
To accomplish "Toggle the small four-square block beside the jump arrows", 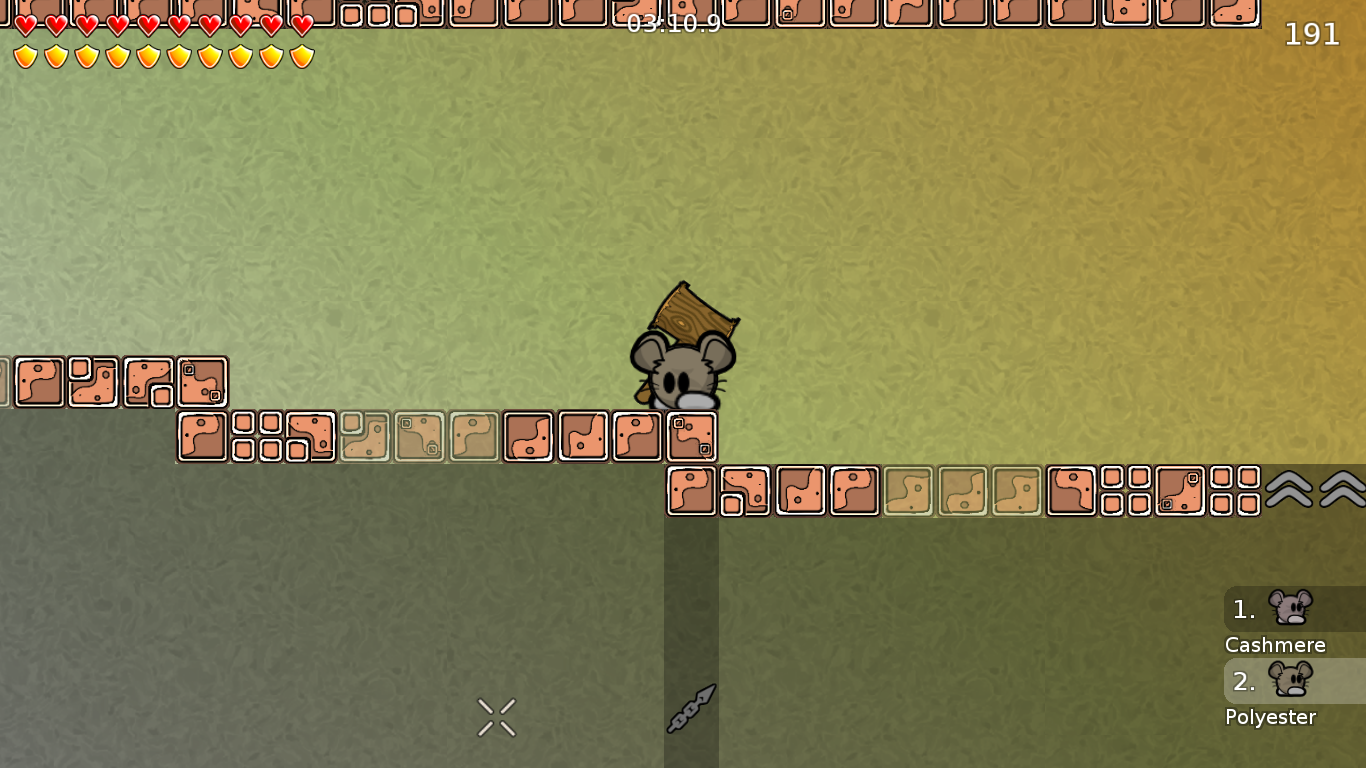I will (1236, 491).
